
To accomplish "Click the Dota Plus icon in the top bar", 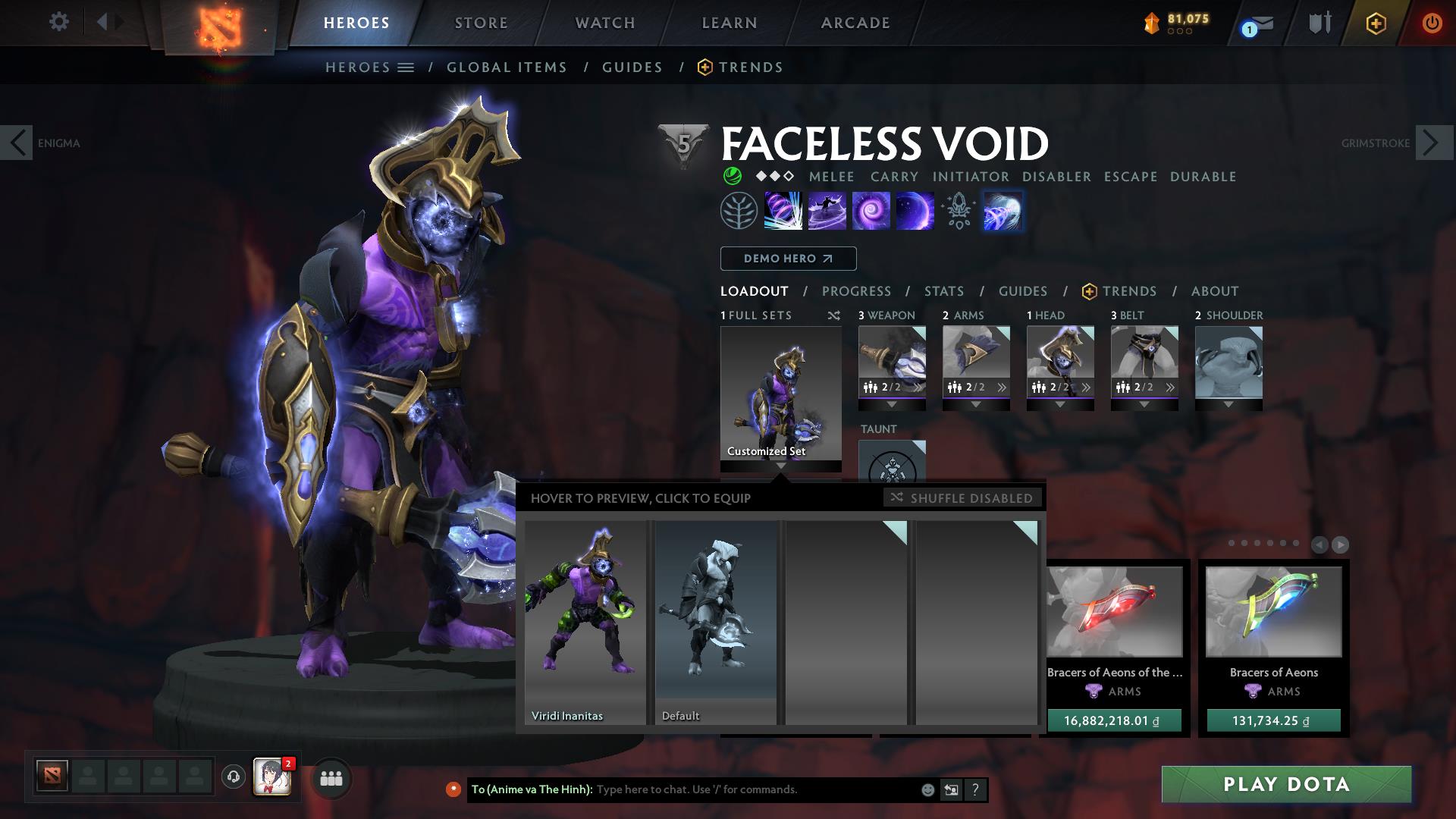I will click(x=1376, y=24).
